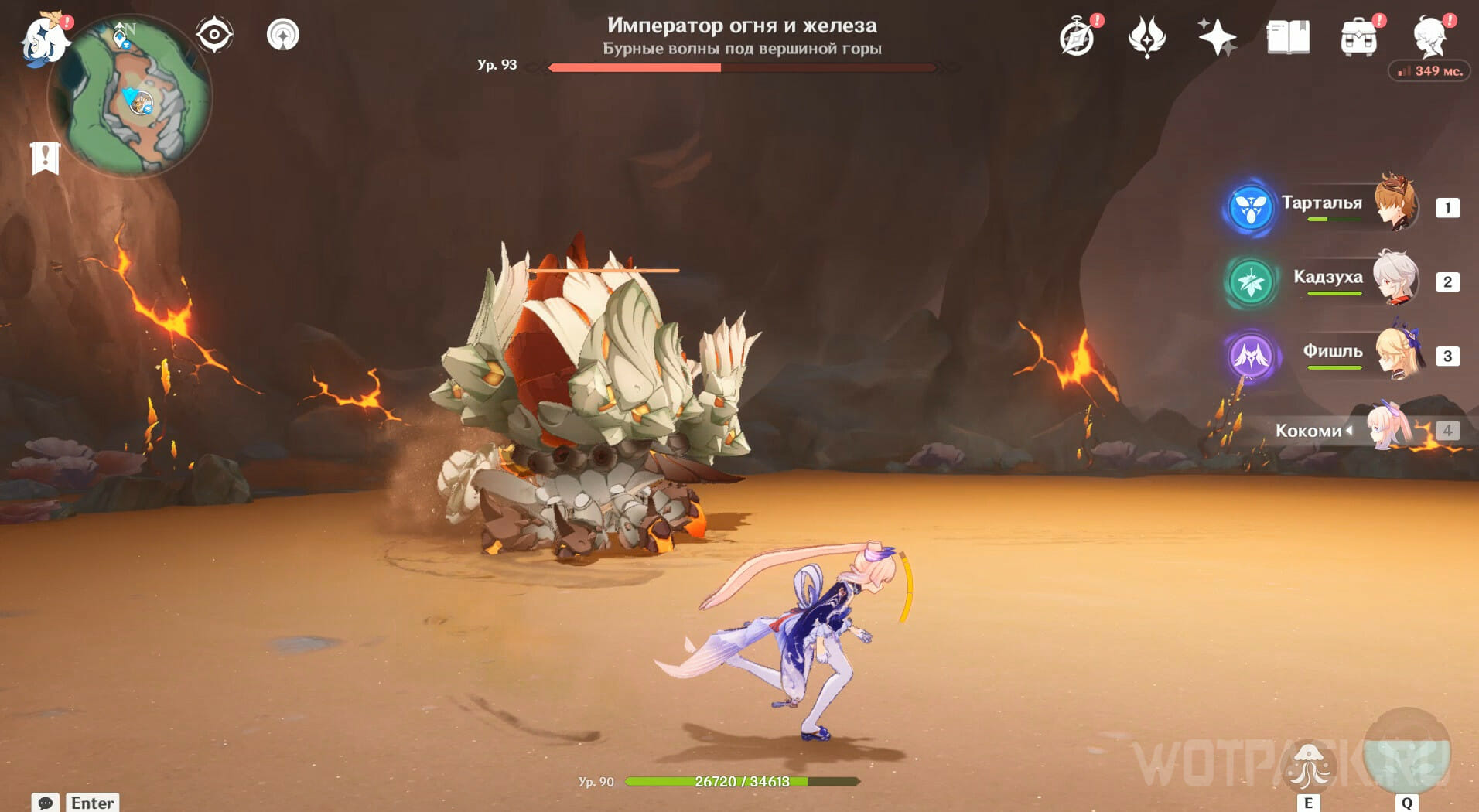Open the circular minimap
This screenshot has height=812, width=1479.
point(131,98)
